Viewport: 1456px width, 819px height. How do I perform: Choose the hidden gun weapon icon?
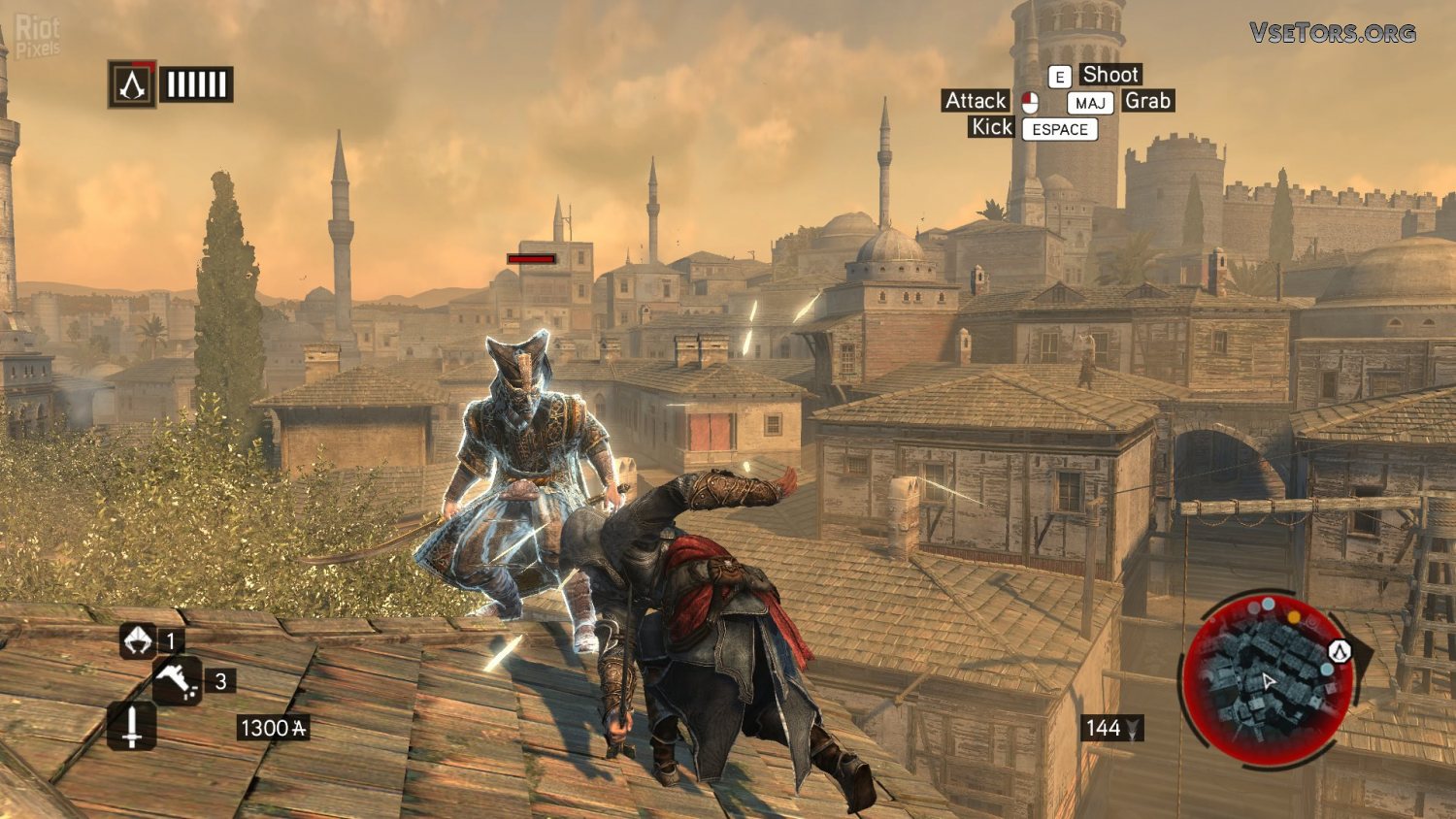[x=176, y=680]
